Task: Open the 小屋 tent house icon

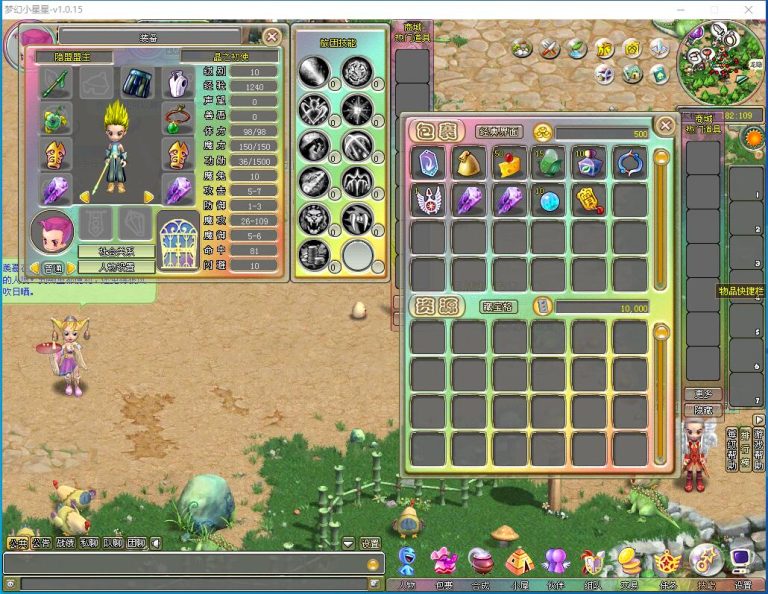Action: [517, 561]
